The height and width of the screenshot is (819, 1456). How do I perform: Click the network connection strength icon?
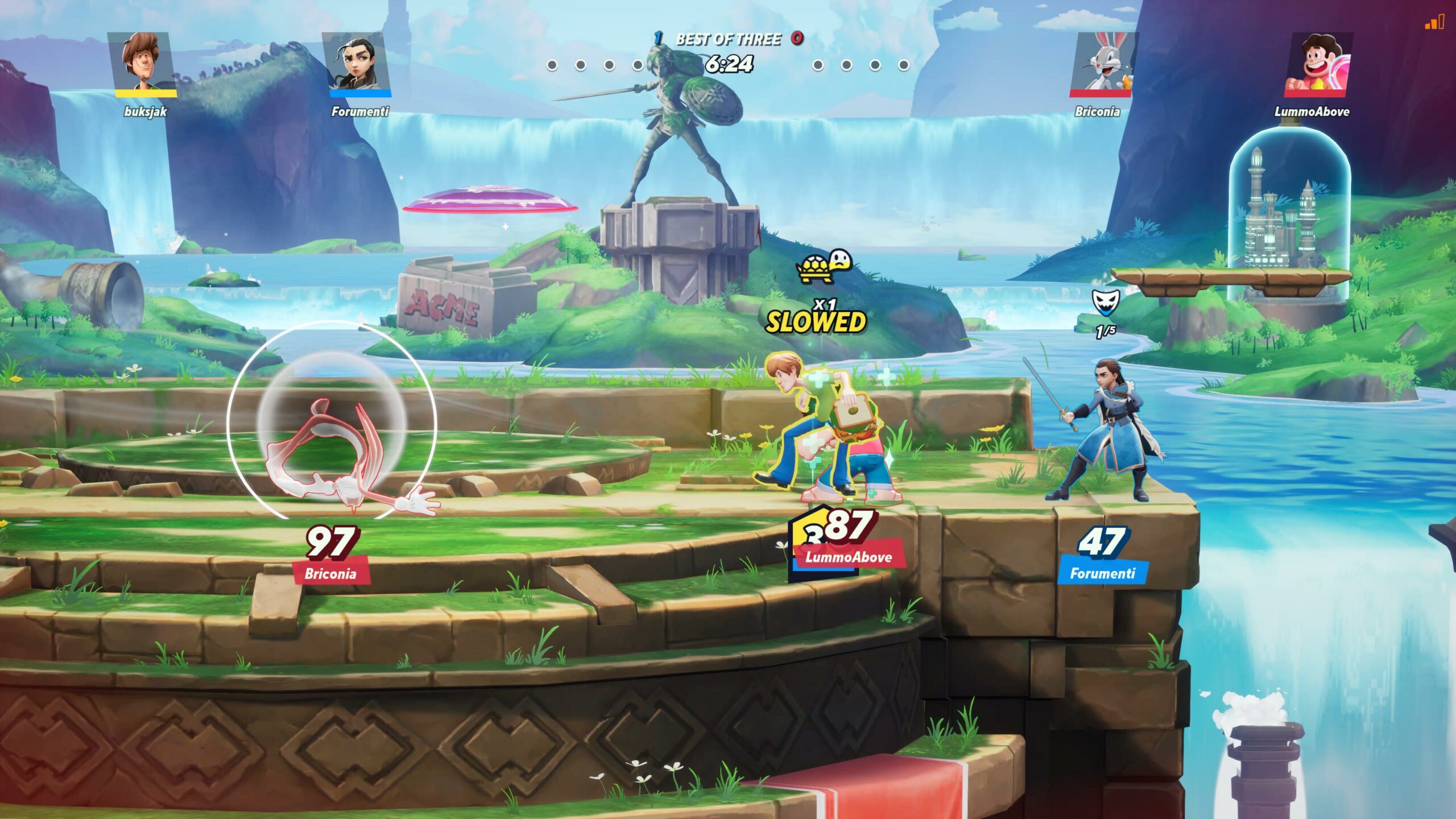point(1434,23)
